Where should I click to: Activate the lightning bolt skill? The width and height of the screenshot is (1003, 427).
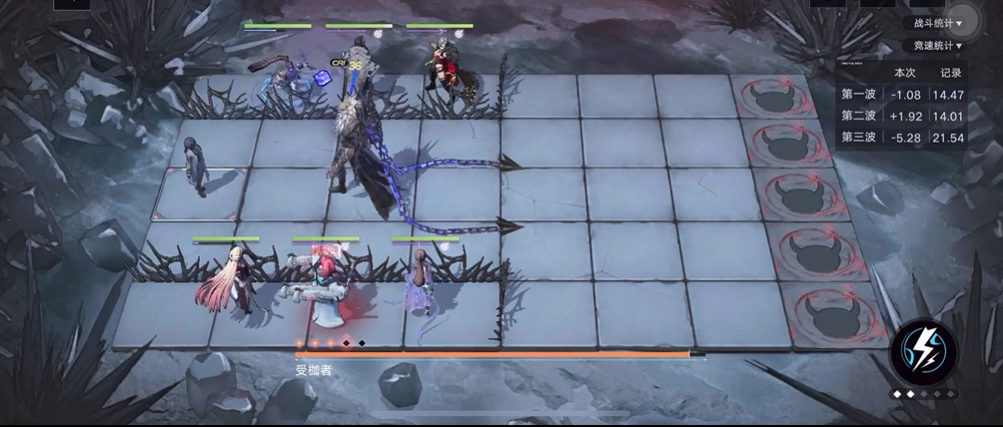tap(922, 350)
